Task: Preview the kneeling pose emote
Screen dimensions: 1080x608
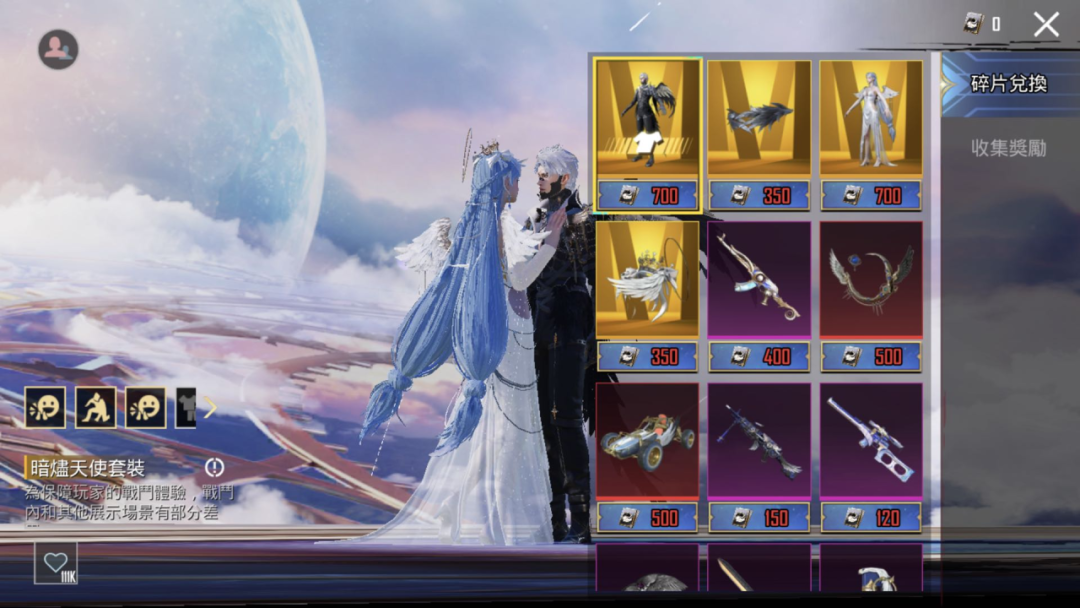Action: point(96,408)
